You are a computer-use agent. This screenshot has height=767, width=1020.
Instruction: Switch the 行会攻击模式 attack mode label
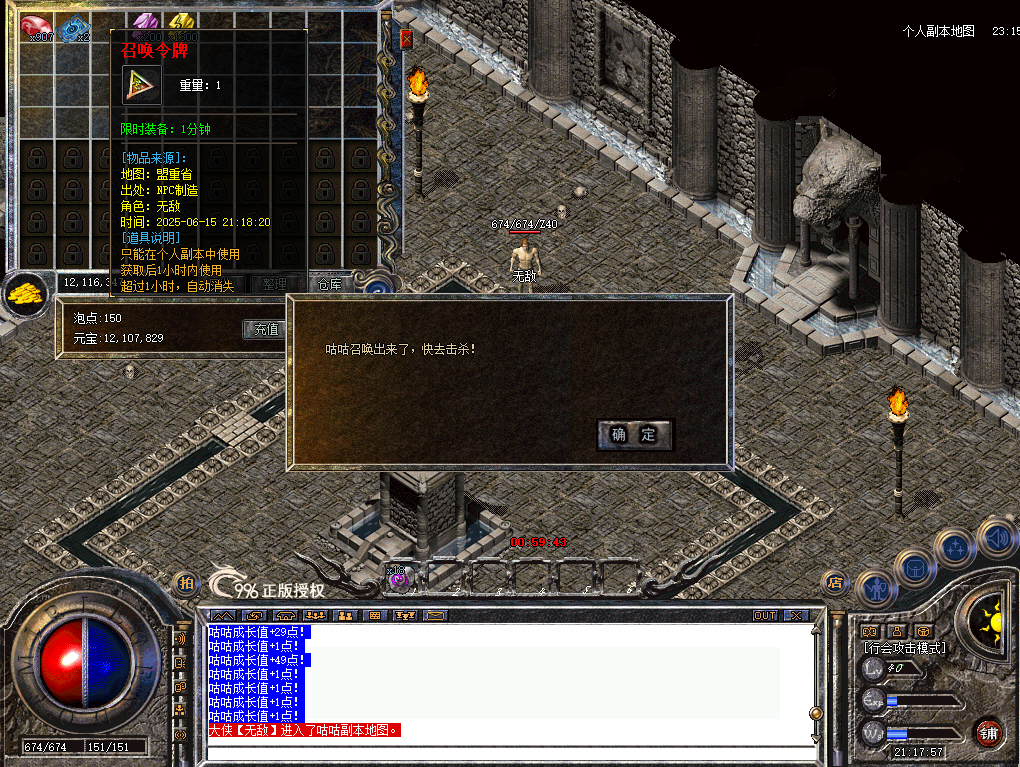[904, 648]
